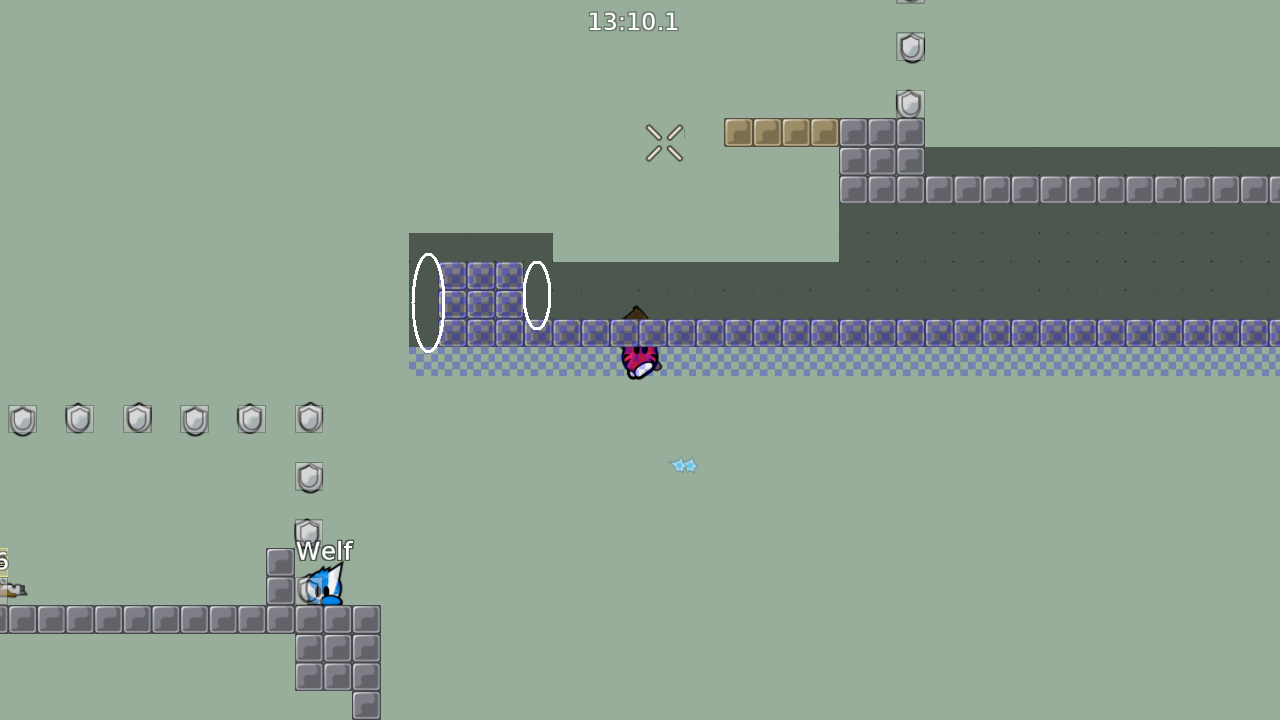The image size is (1280, 720).
Task: Click the blue freeze tile beneath the pink tee
Action: click(640, 370)
